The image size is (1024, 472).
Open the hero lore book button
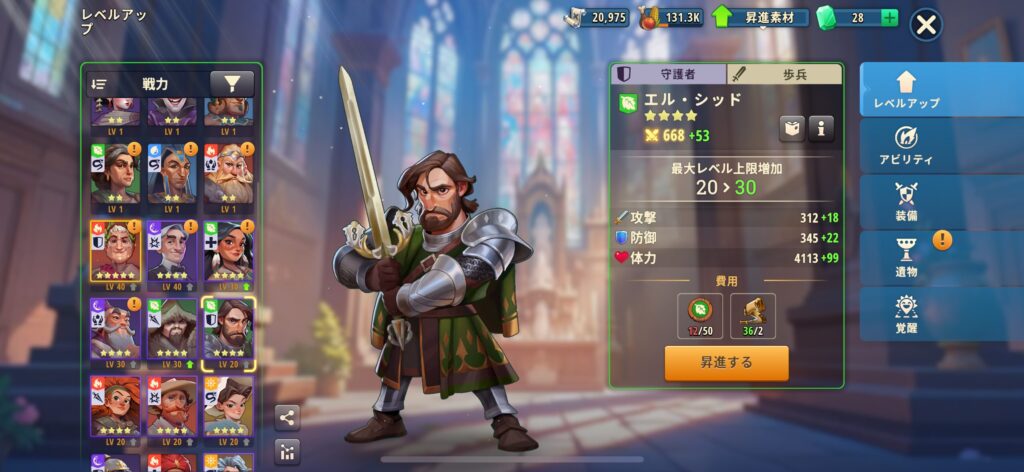pyautogui.click(x=792, y=128)
